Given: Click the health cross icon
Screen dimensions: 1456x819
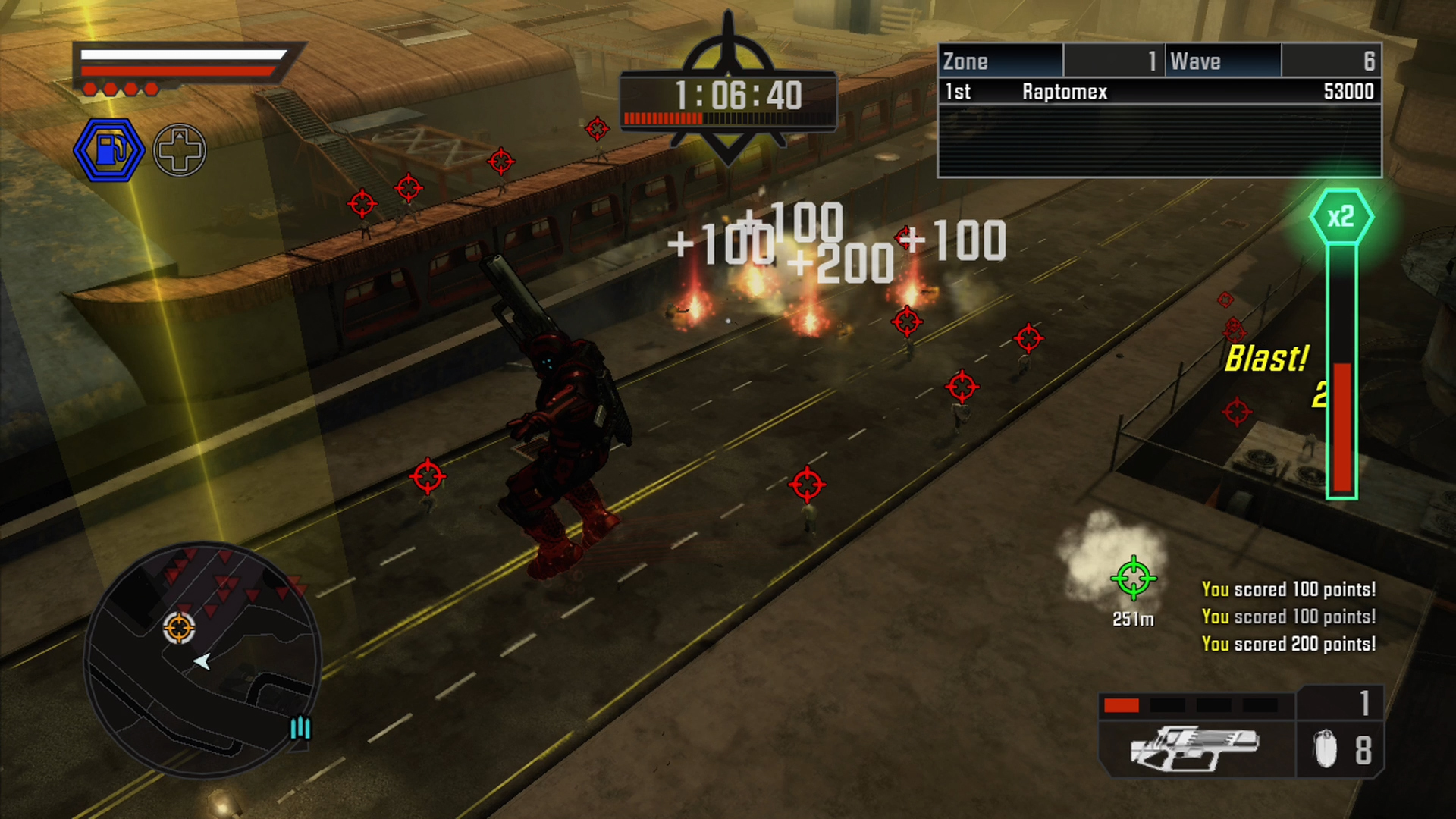Looking at the screenshot, I should (179, 149).
